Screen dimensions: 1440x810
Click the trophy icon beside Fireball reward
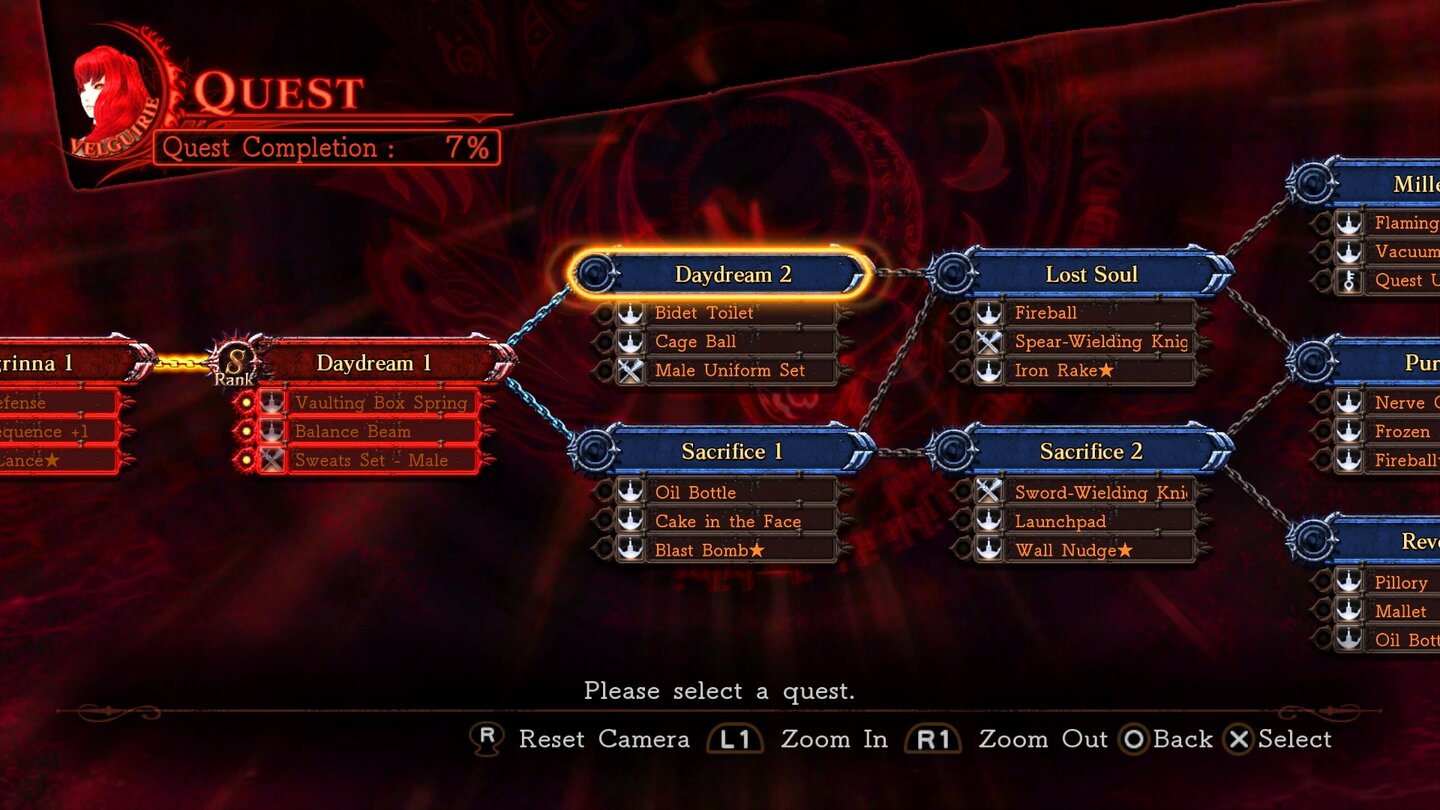pos(989,312)
